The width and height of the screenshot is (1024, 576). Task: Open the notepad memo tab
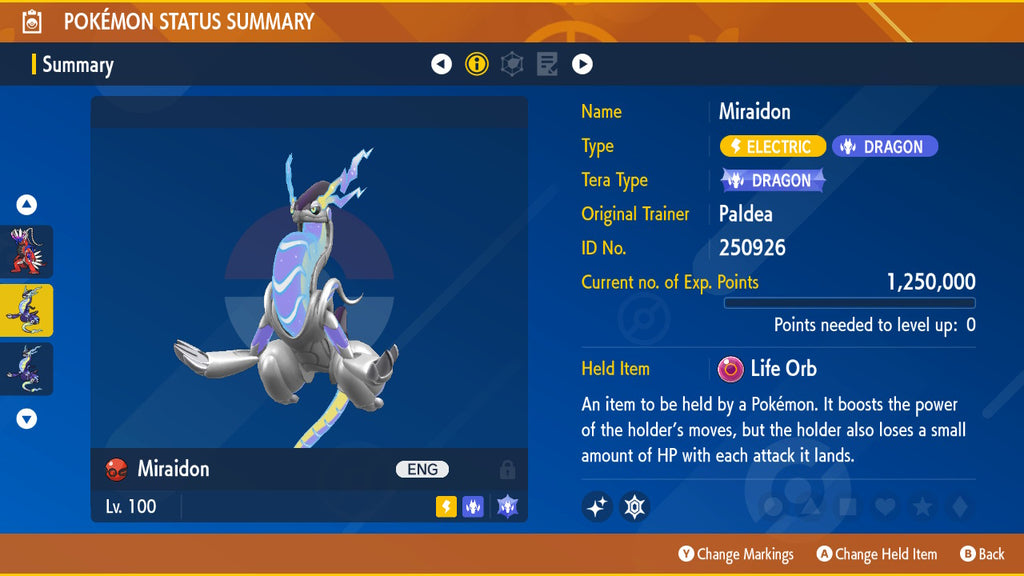tap(547, 65)
